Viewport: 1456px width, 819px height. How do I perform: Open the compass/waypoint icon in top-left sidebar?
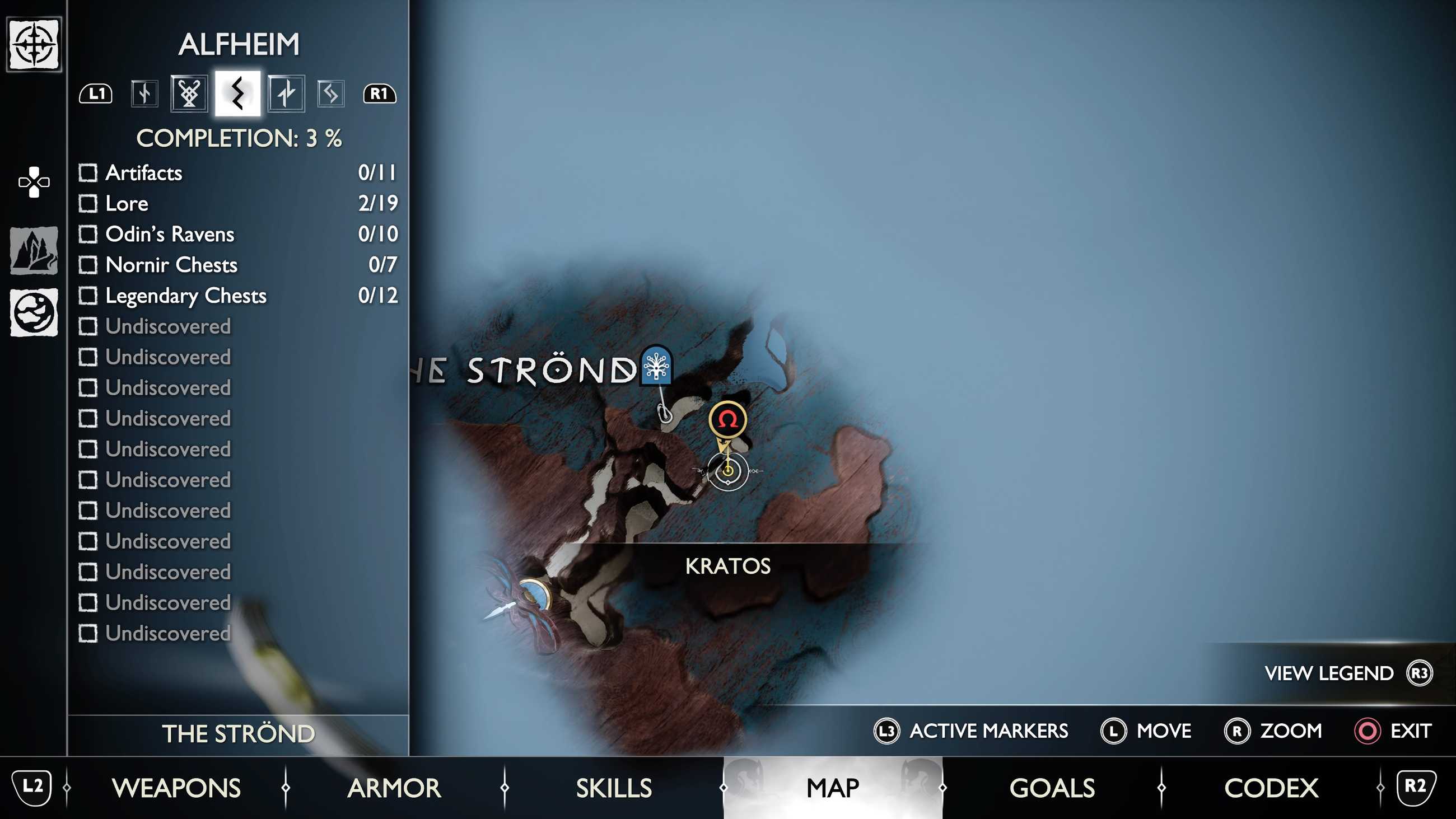click(x=35, y=43)
